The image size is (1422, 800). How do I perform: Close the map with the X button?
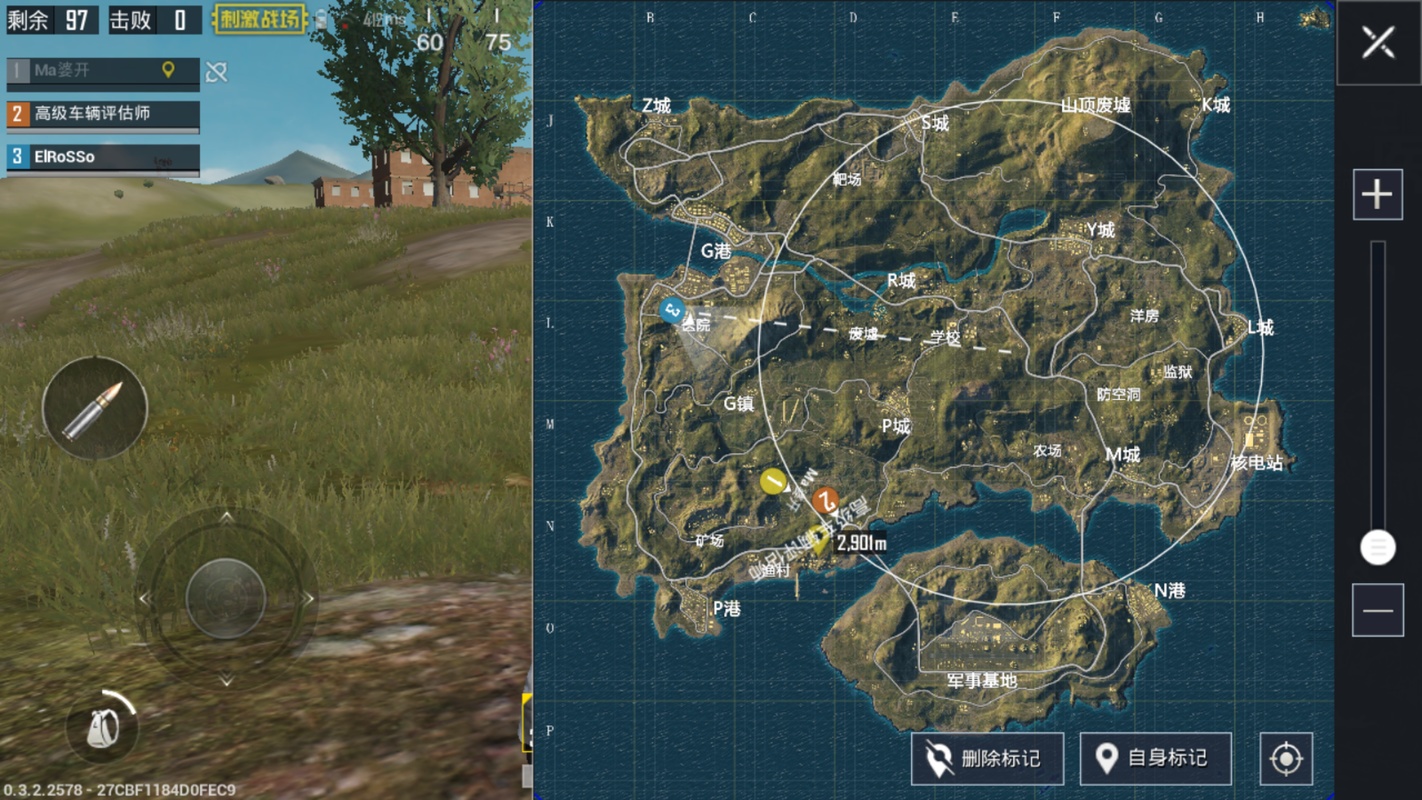[x=1377, y=43]
